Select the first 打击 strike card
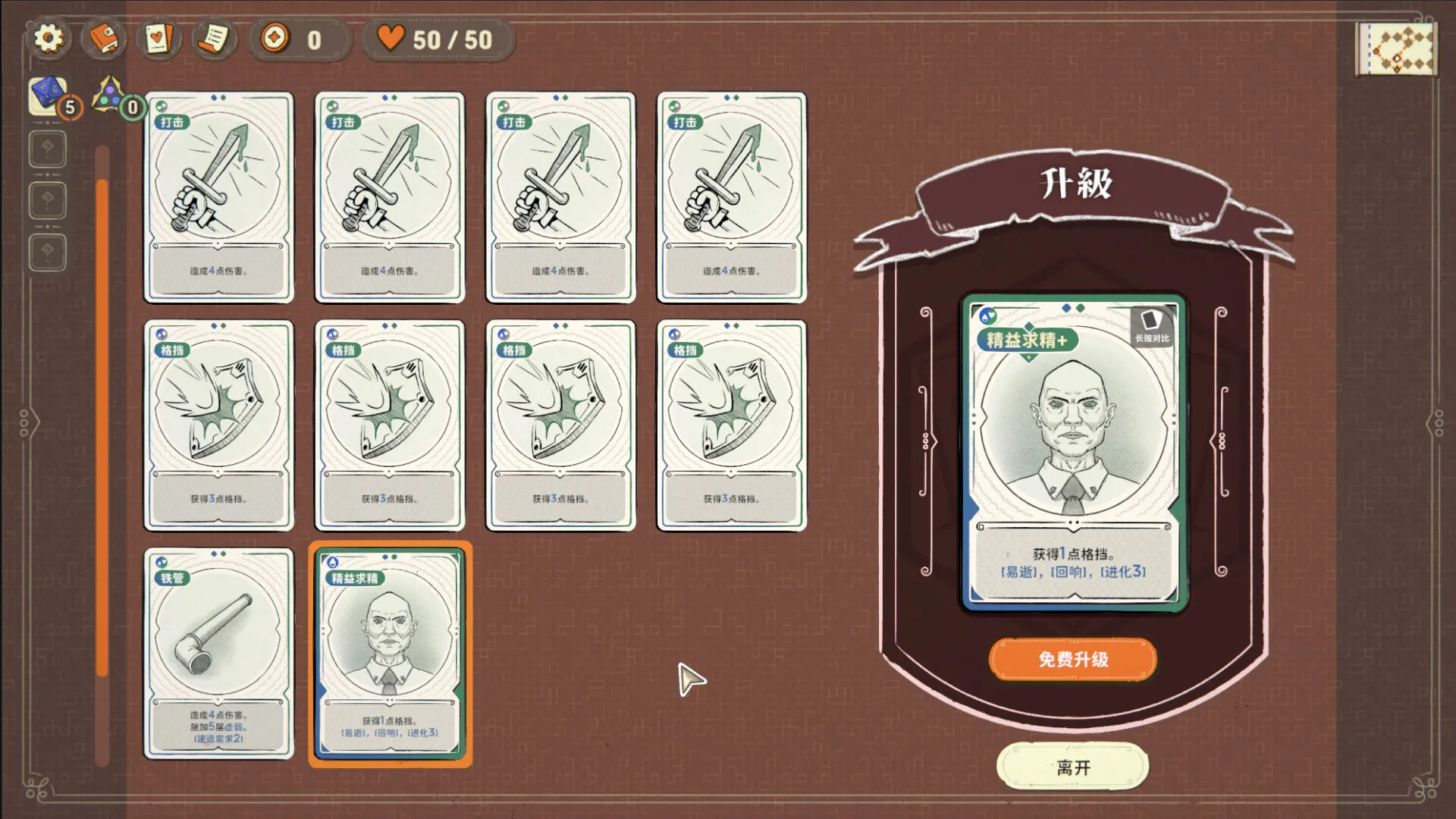Viewport: 1456px width, 819px height. 218,197
